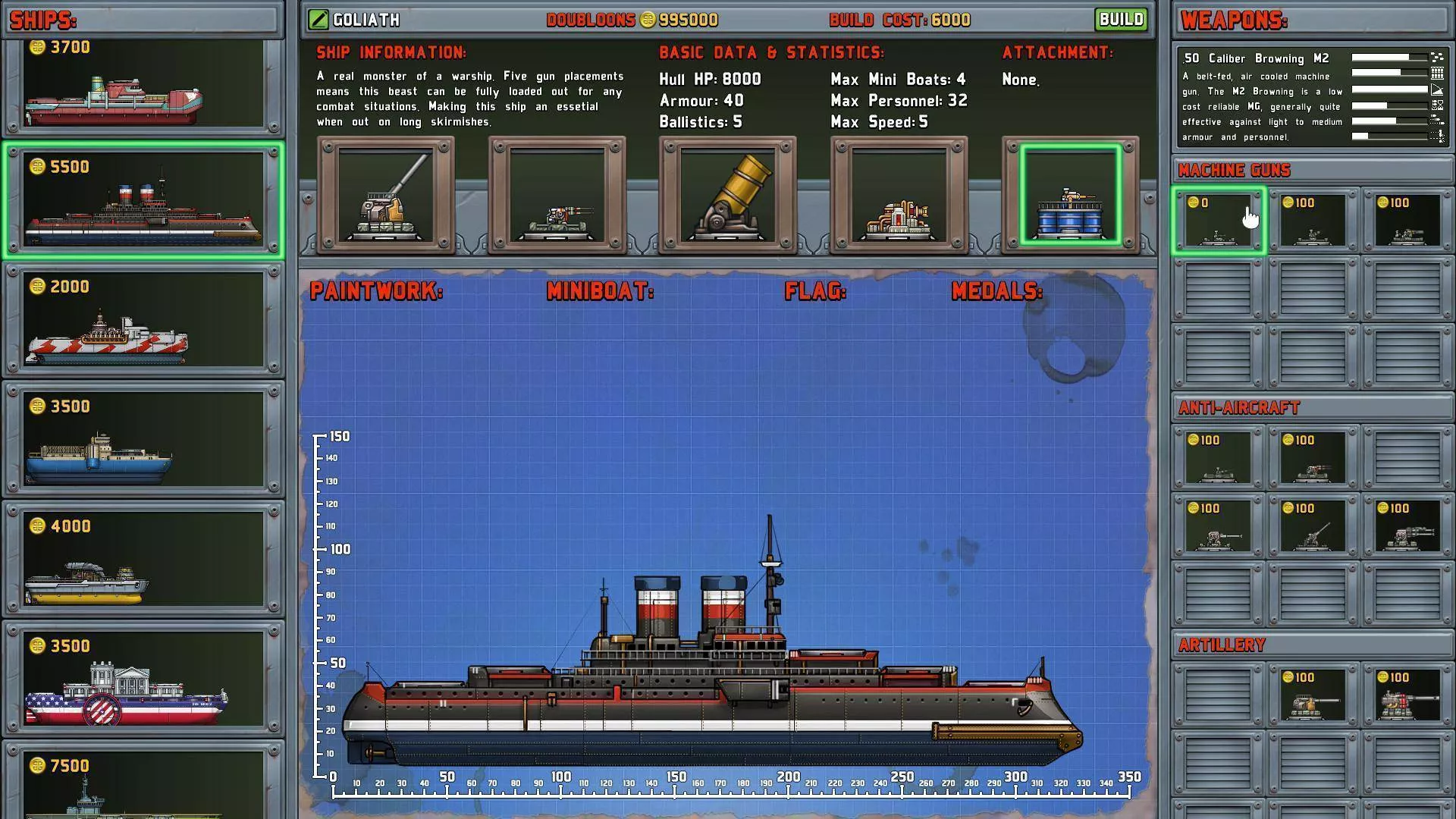The image size is (1456, 819).
Task: Pick the first Artillery cannon
Action: click(x=1313, y=694)
